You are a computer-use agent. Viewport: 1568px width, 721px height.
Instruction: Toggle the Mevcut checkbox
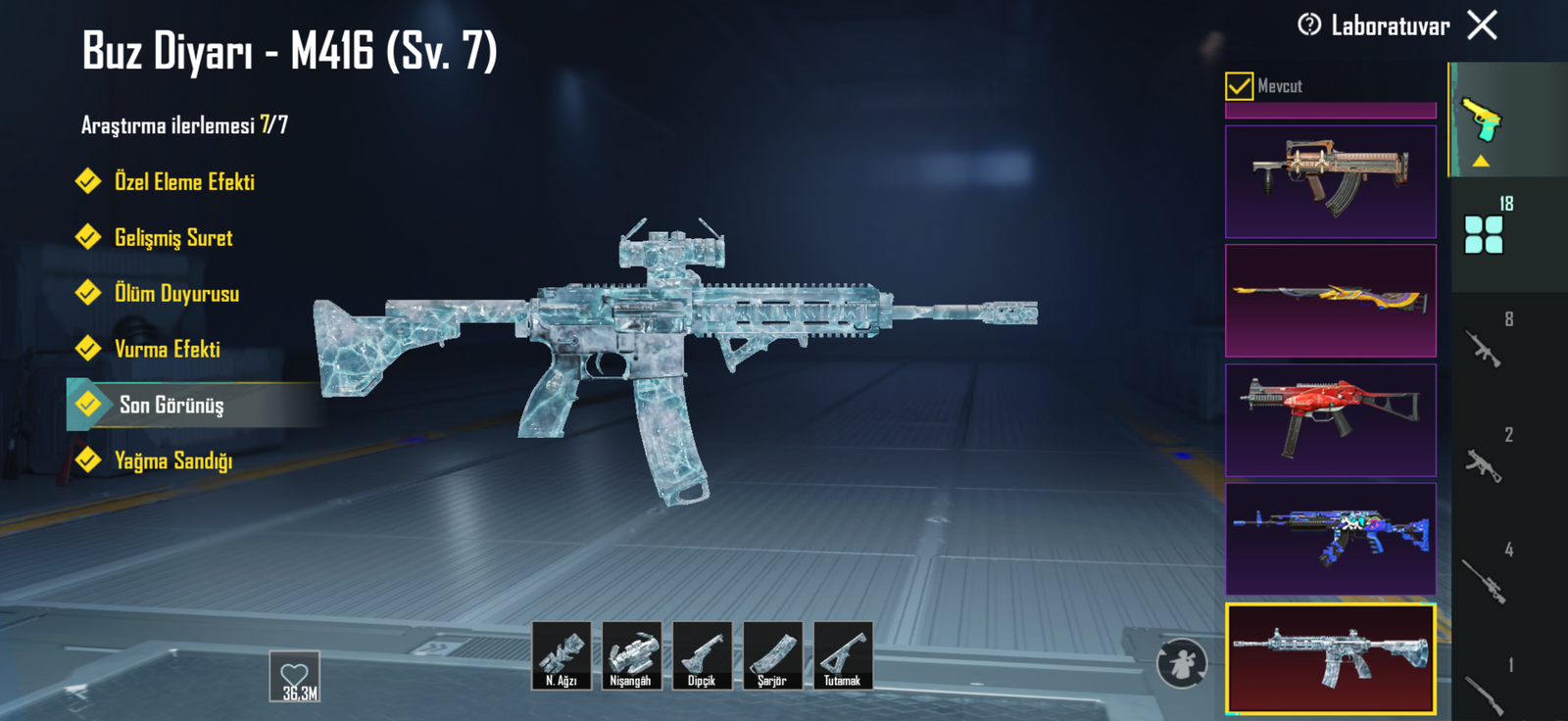point(1239,86)
